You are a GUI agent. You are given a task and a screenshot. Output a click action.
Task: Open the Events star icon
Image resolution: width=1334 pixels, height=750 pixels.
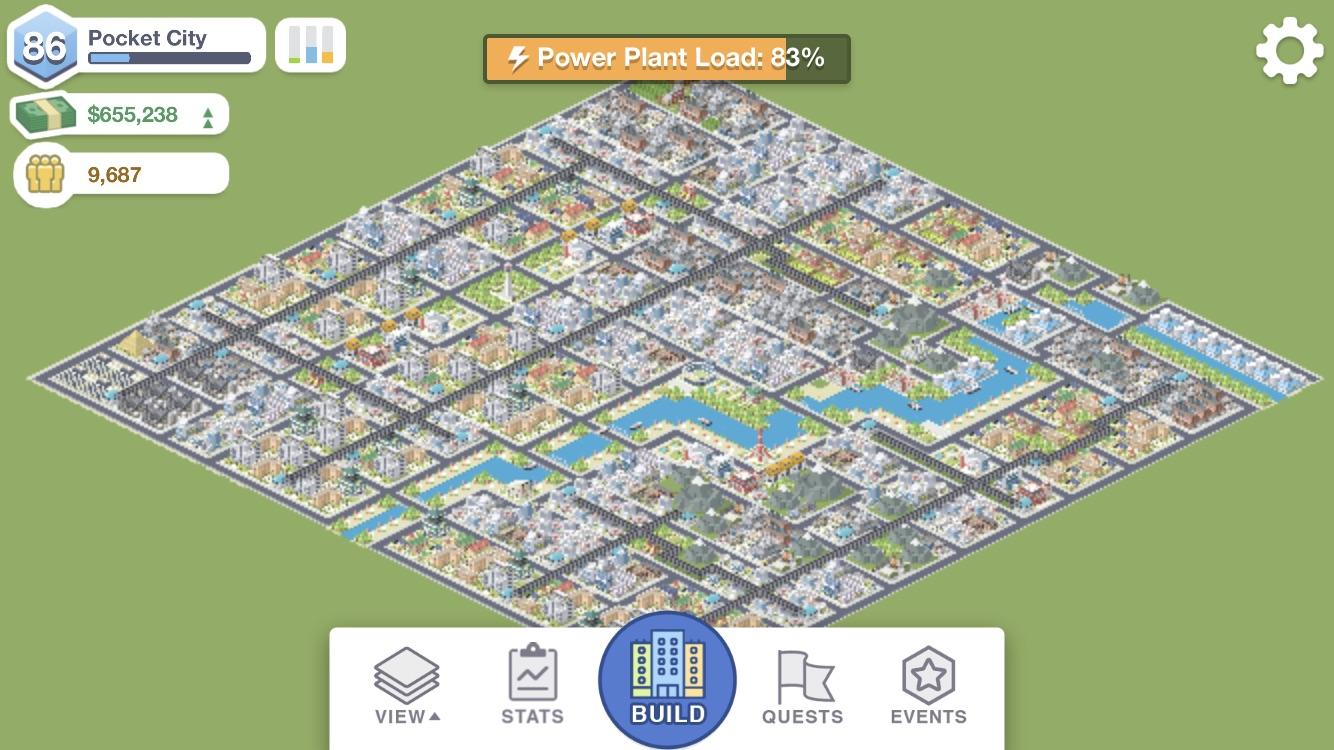pyautogui.click(x=927, y=673)
